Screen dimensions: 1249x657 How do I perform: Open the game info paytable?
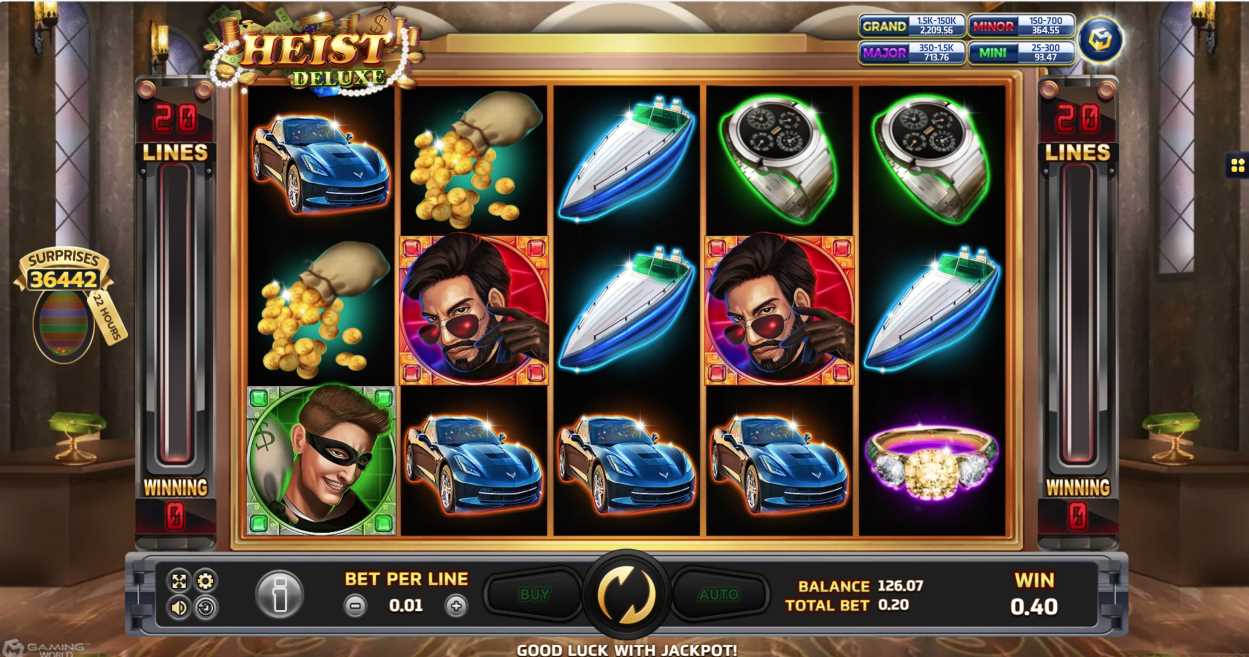point(280,594)
